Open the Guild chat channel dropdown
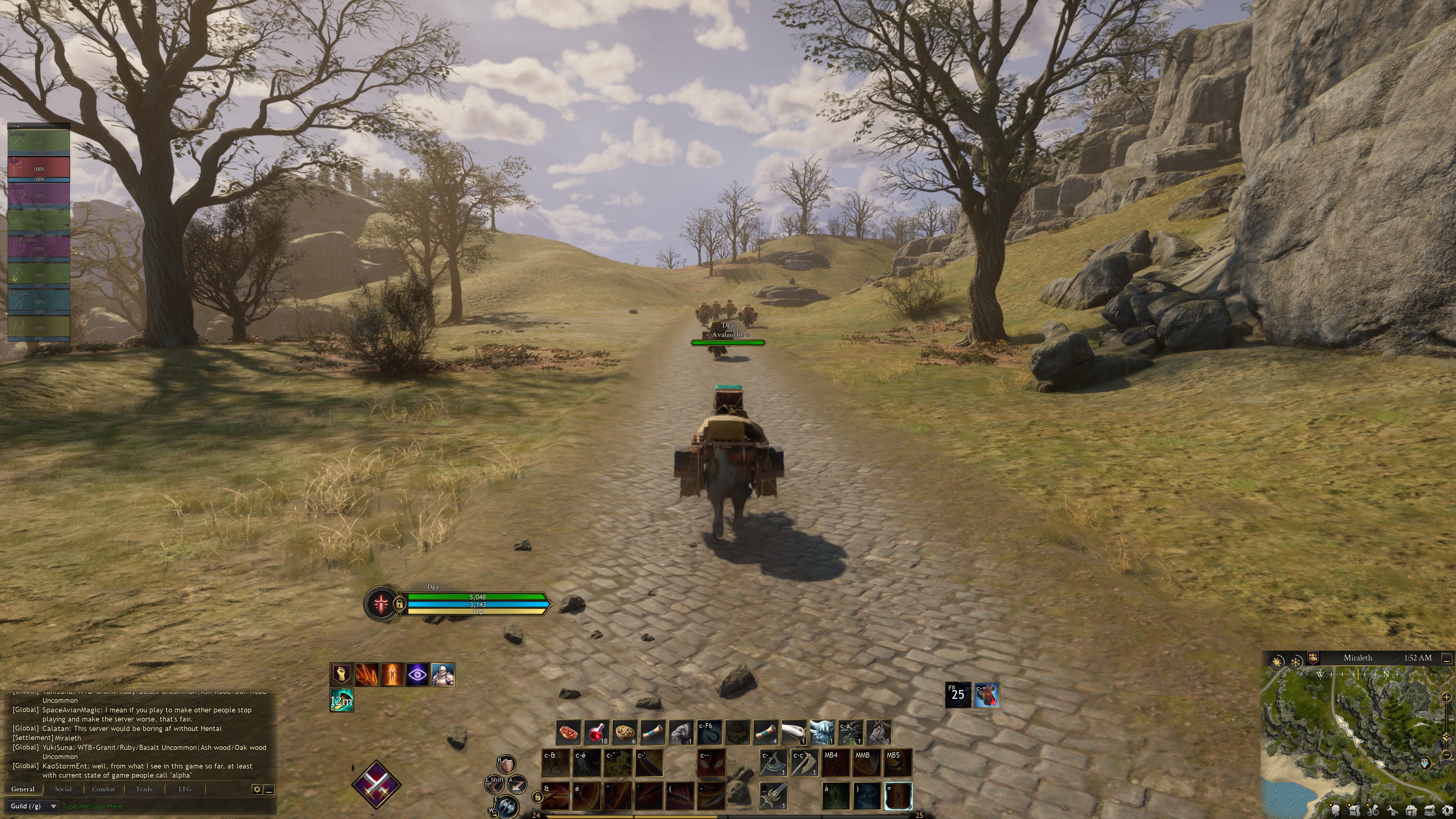The height and width of the screenshot is (819, 1456). click(33, 806)
